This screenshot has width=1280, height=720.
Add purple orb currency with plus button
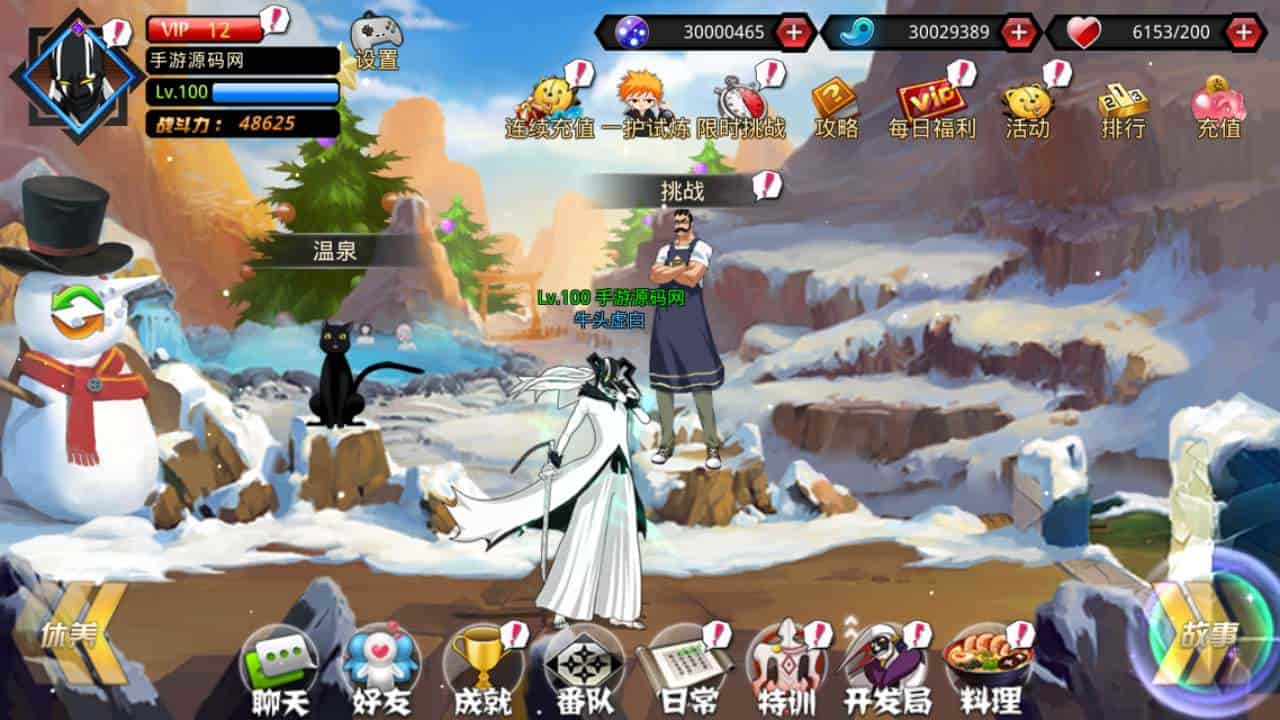(x=794, y=32)
